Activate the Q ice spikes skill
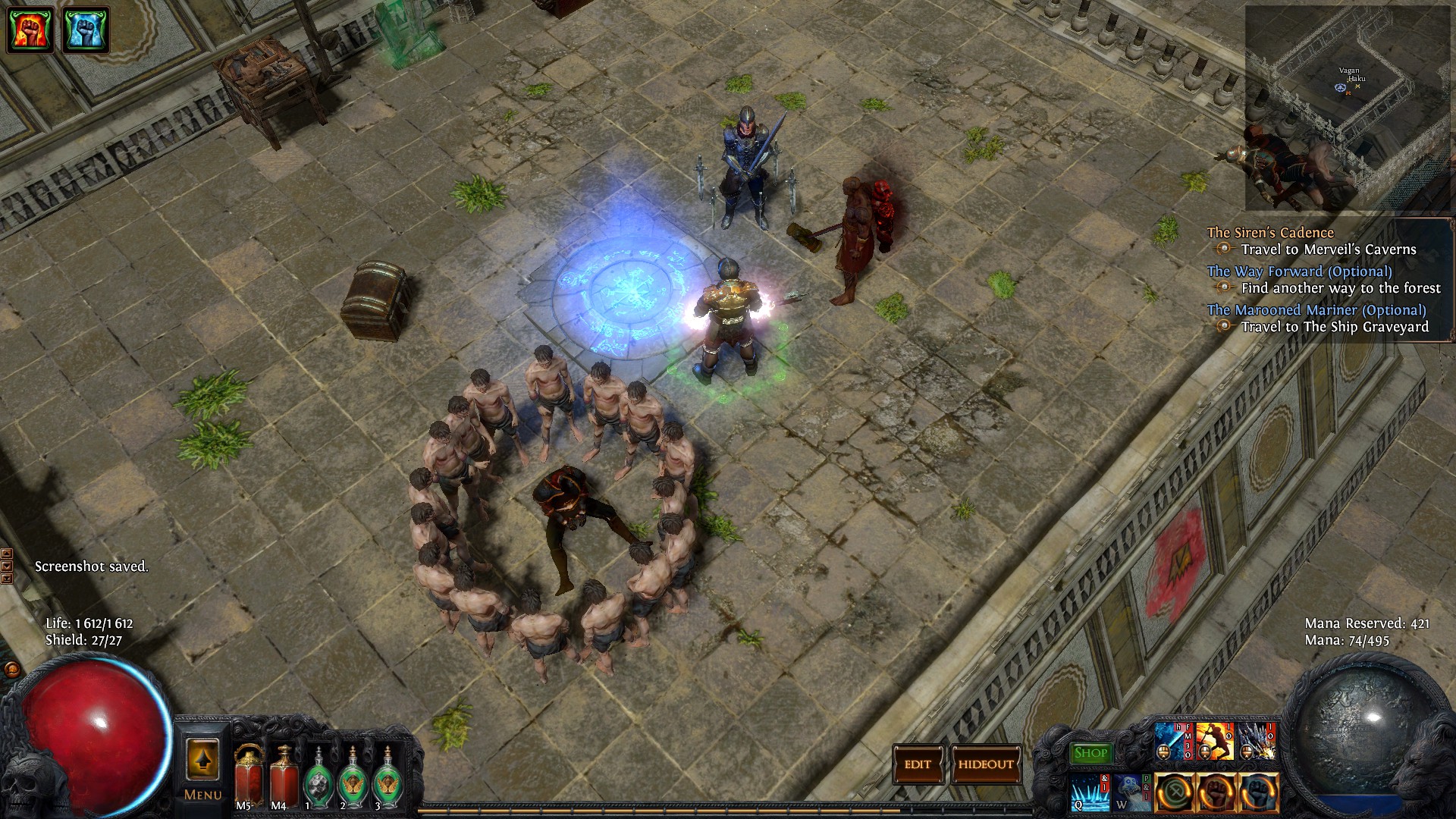Viewport: 1456px width, 819px height. coord(1090,792)
